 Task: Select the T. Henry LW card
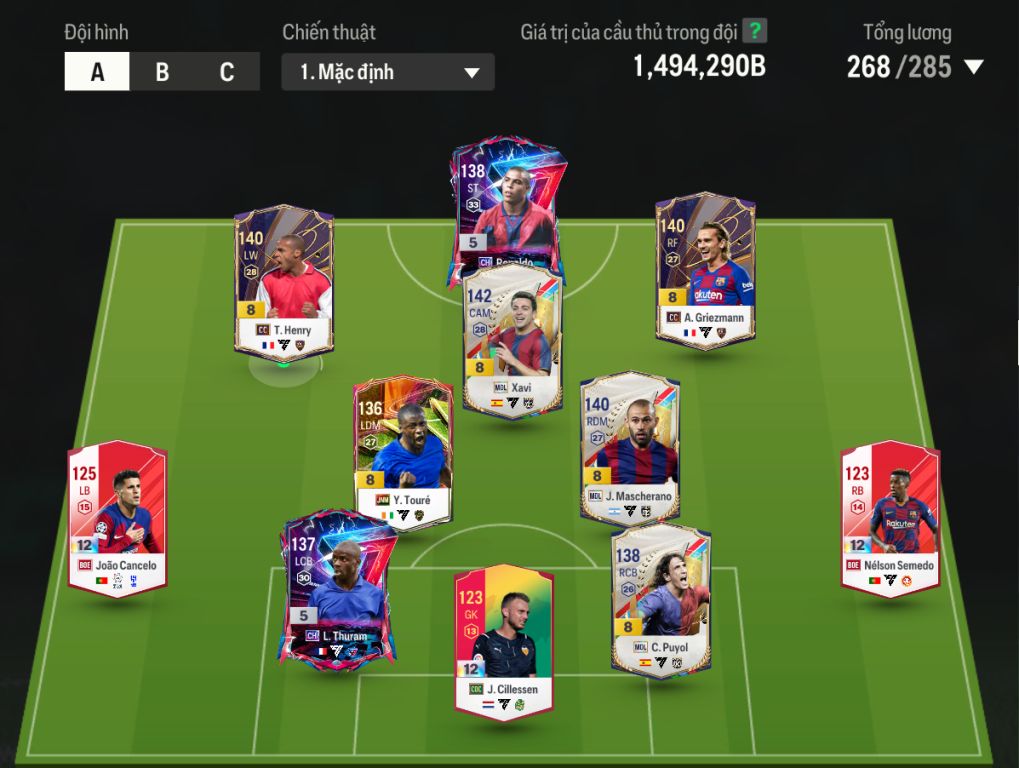pos(284,280)
